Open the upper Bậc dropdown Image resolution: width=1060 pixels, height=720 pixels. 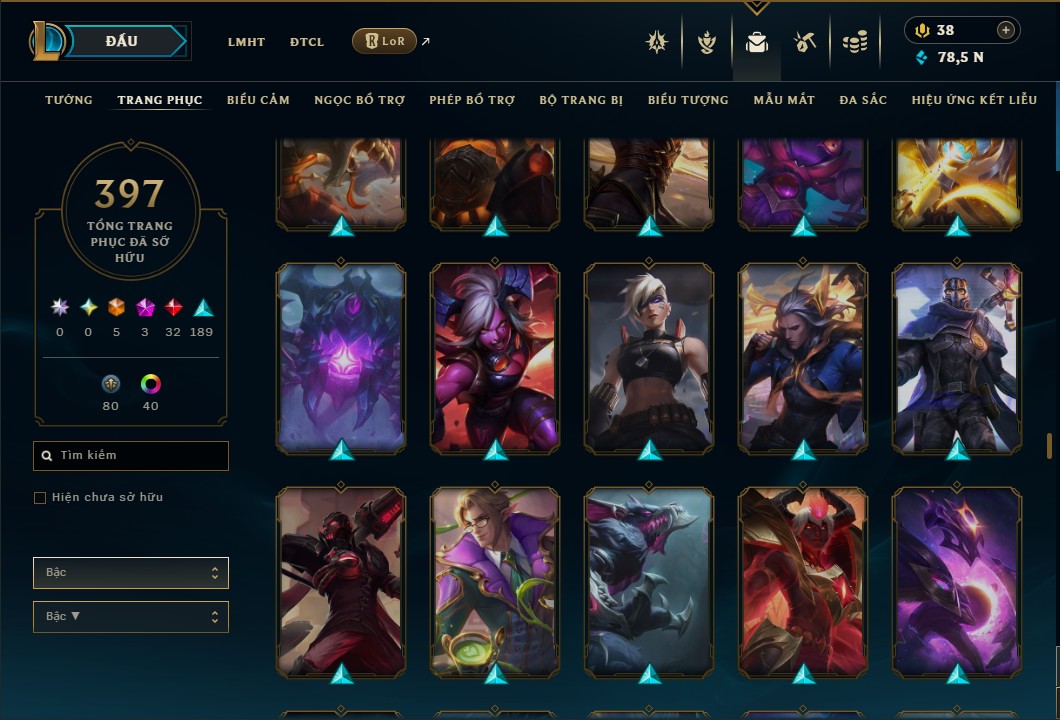point(131,573)
